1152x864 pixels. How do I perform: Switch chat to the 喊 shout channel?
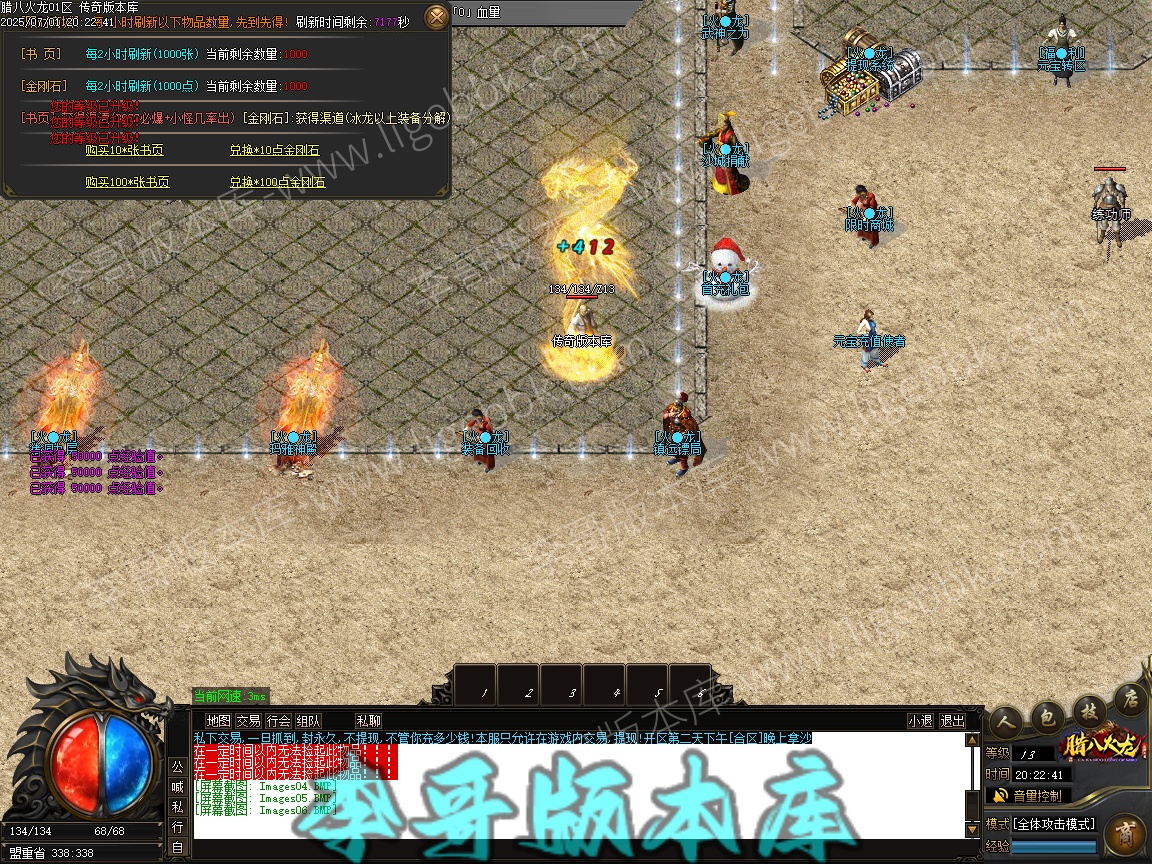177,787
